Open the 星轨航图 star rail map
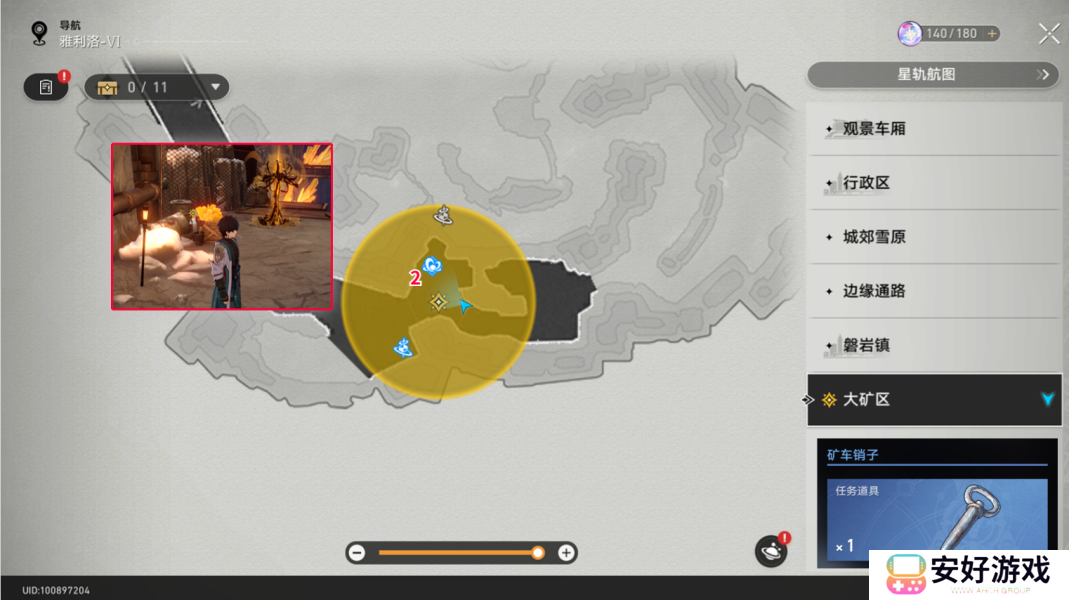This screenshot has width=1069, height=600. pyautogui.click(x=932, y=74)
